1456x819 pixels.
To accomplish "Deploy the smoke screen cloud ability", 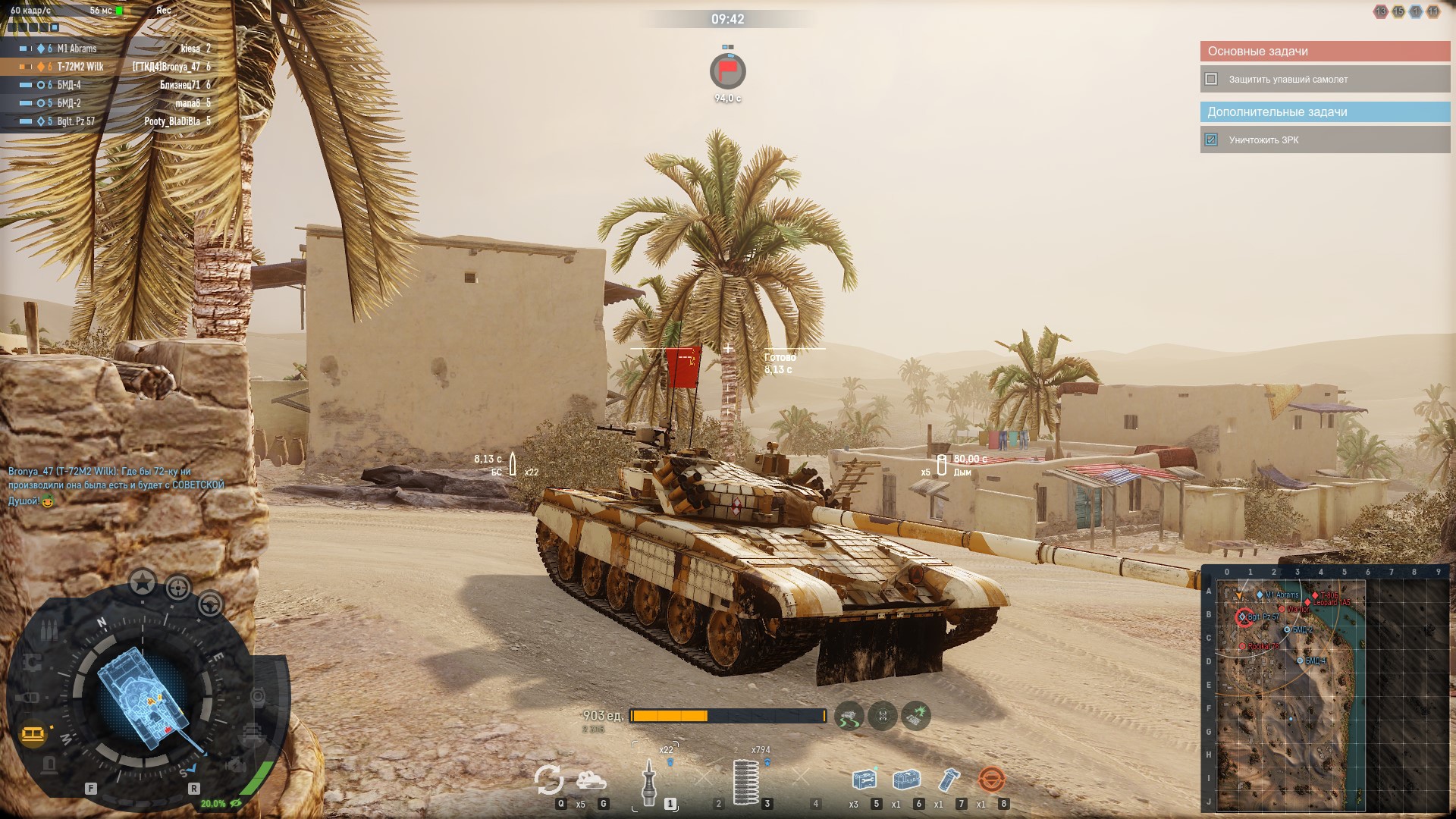I will [591, 780].
